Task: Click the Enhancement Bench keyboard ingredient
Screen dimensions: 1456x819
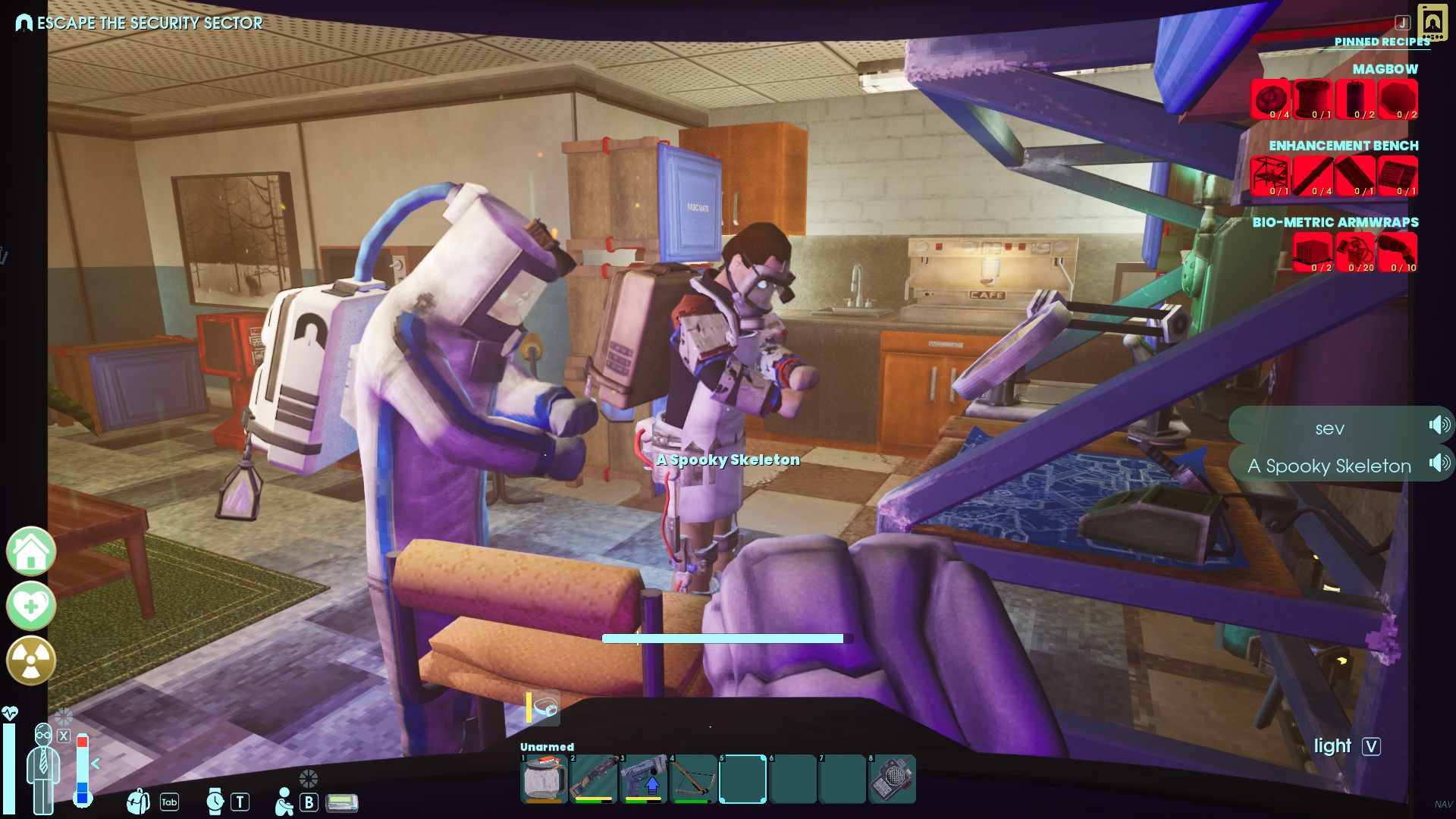Action: tap(1398, 176)
